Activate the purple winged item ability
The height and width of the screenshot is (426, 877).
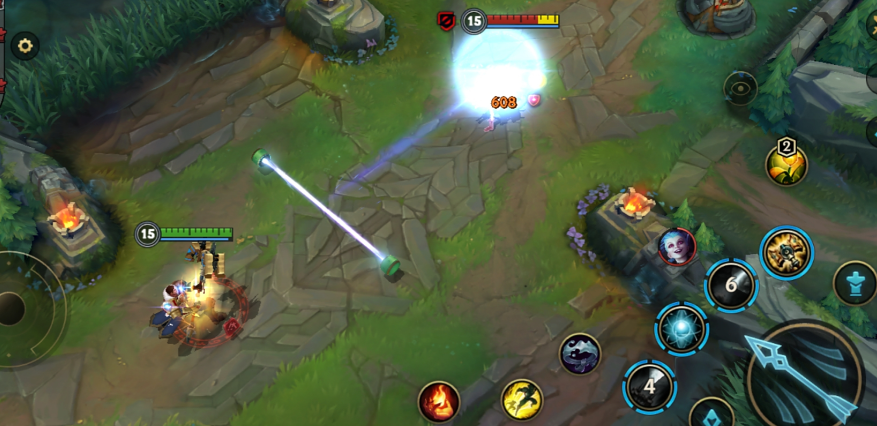[580, 354]
